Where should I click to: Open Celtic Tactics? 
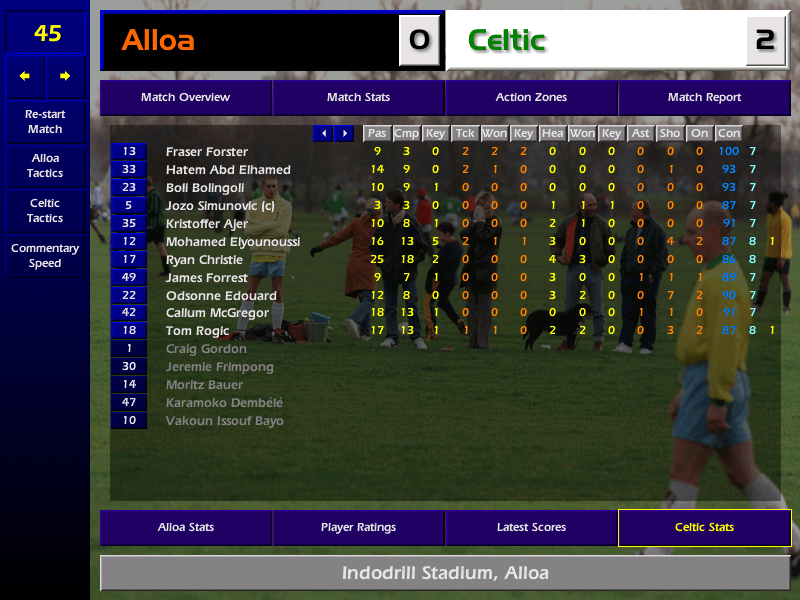(45, 211)
